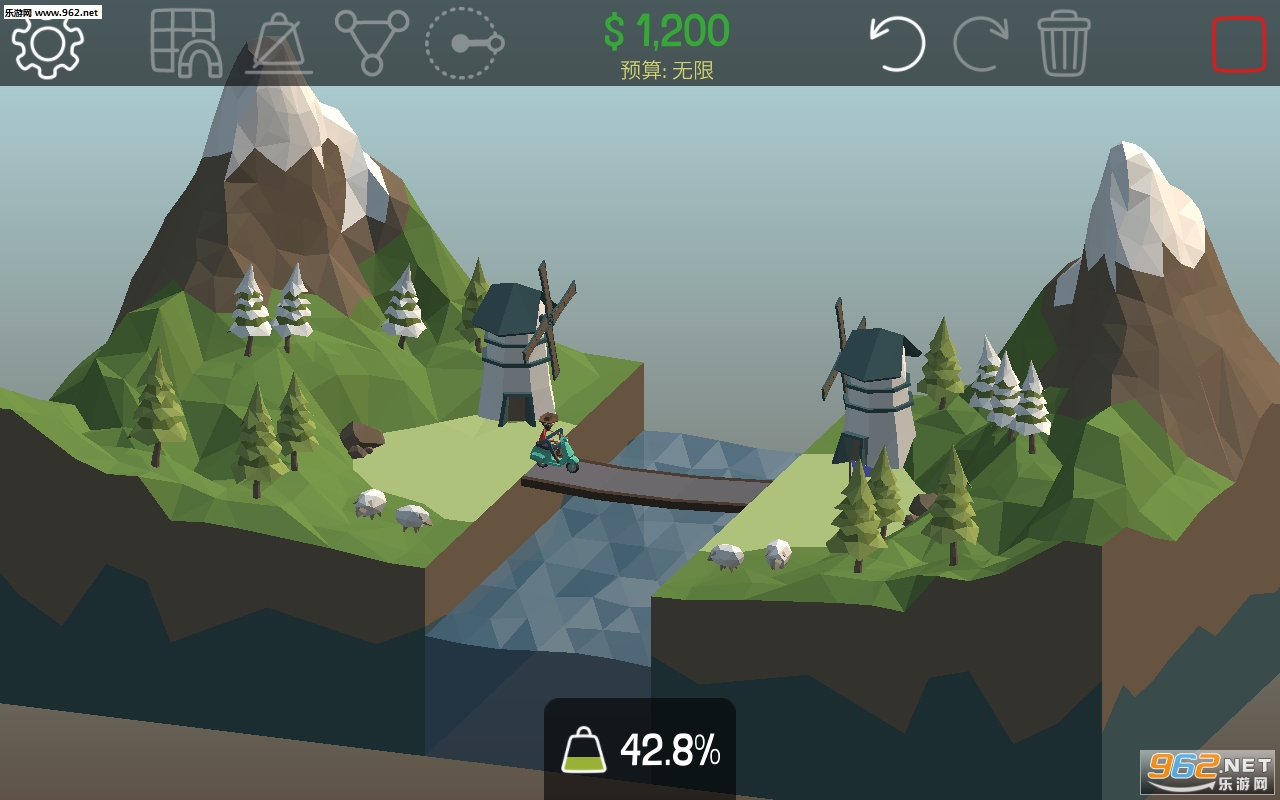Select the bridge materials grid icon
Screen dimensions: 1280x800
[x=184, y=42]
